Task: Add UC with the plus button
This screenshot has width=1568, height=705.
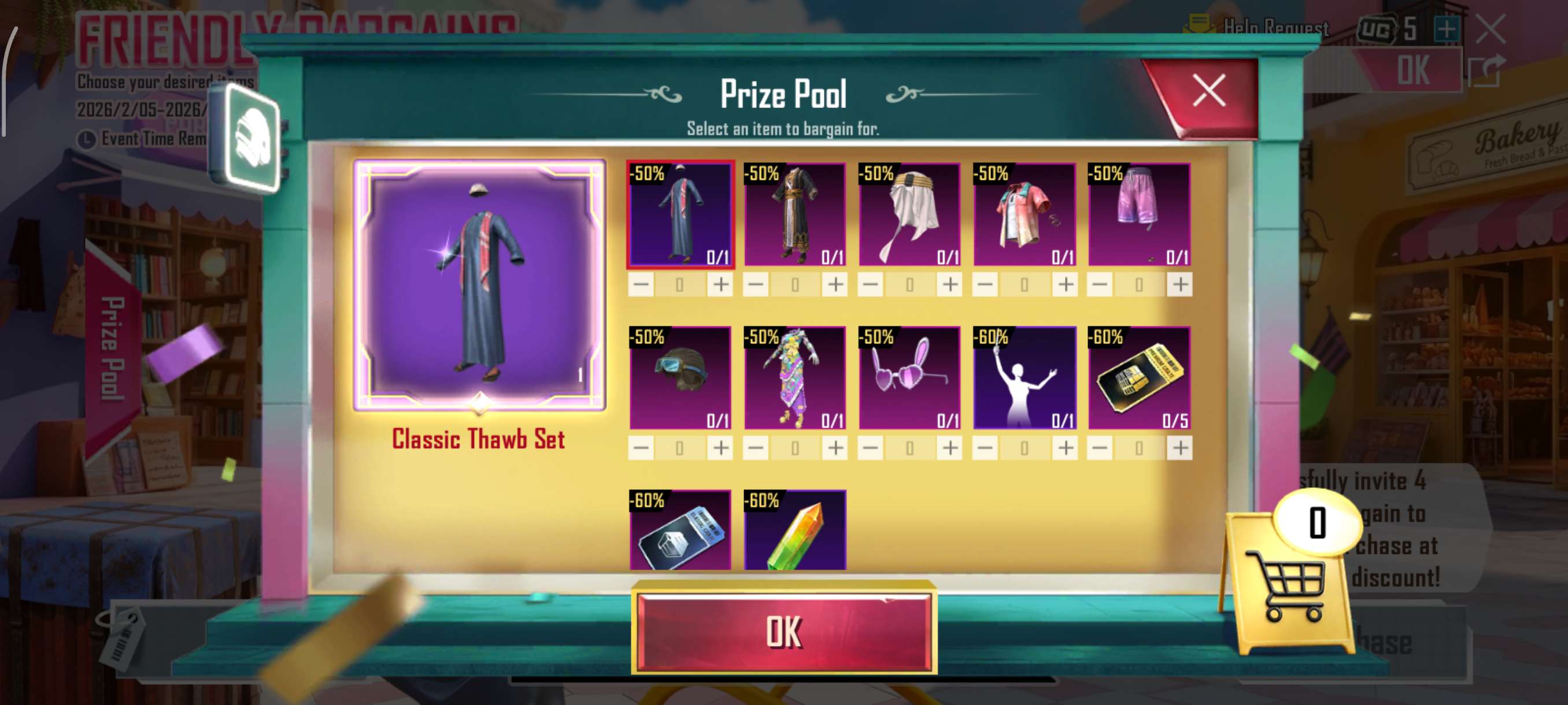Action: [x=1446, y=29]
